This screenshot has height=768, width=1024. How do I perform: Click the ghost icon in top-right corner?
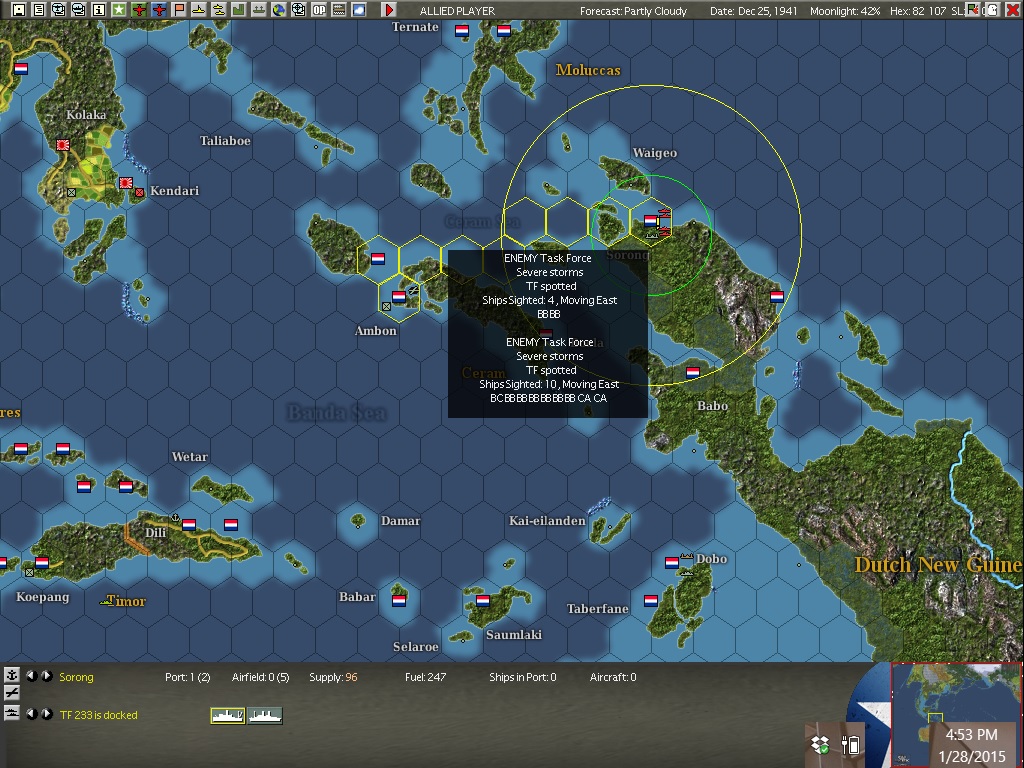click(991, 10)
